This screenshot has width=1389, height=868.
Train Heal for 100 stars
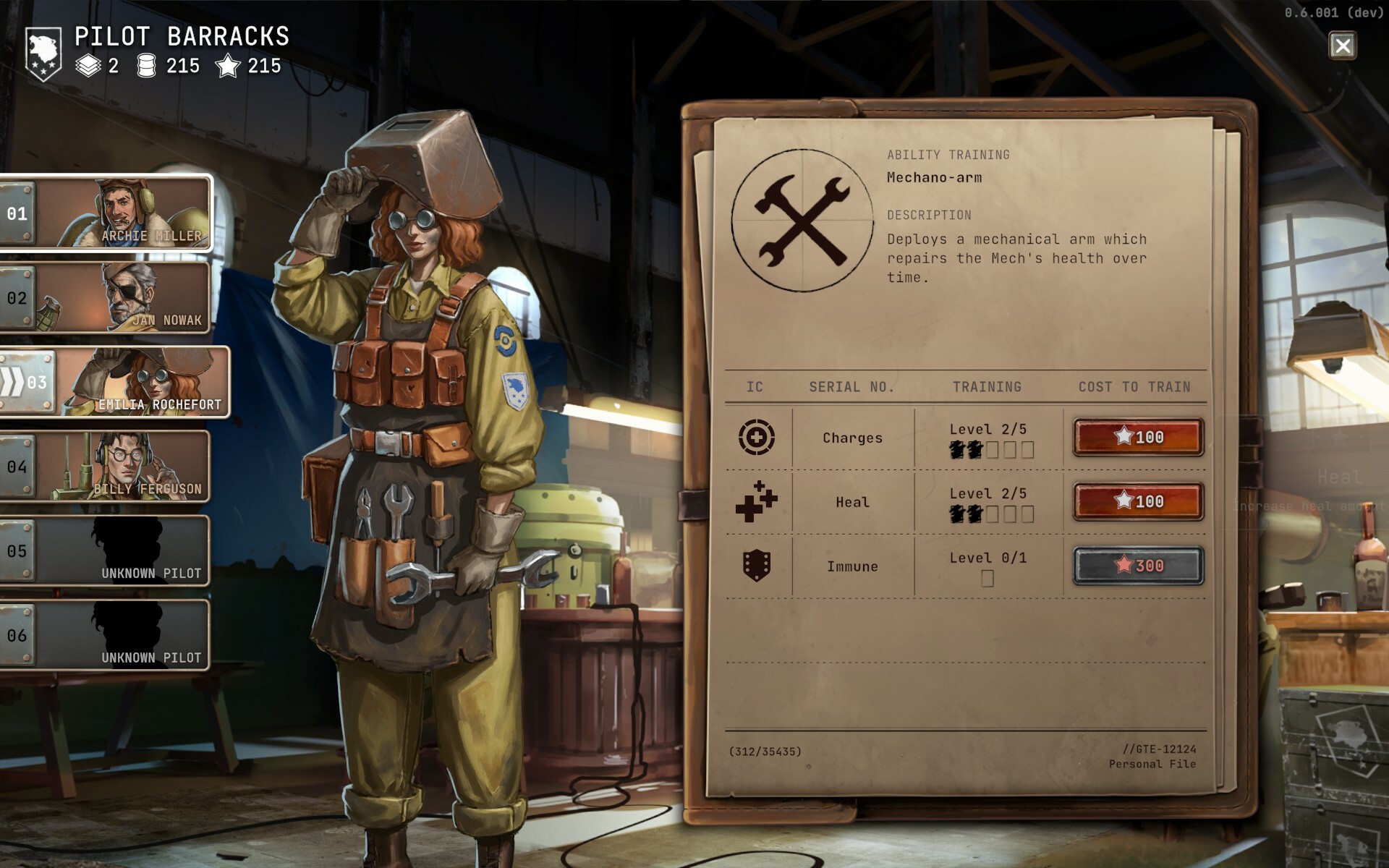coord(1138,501)
